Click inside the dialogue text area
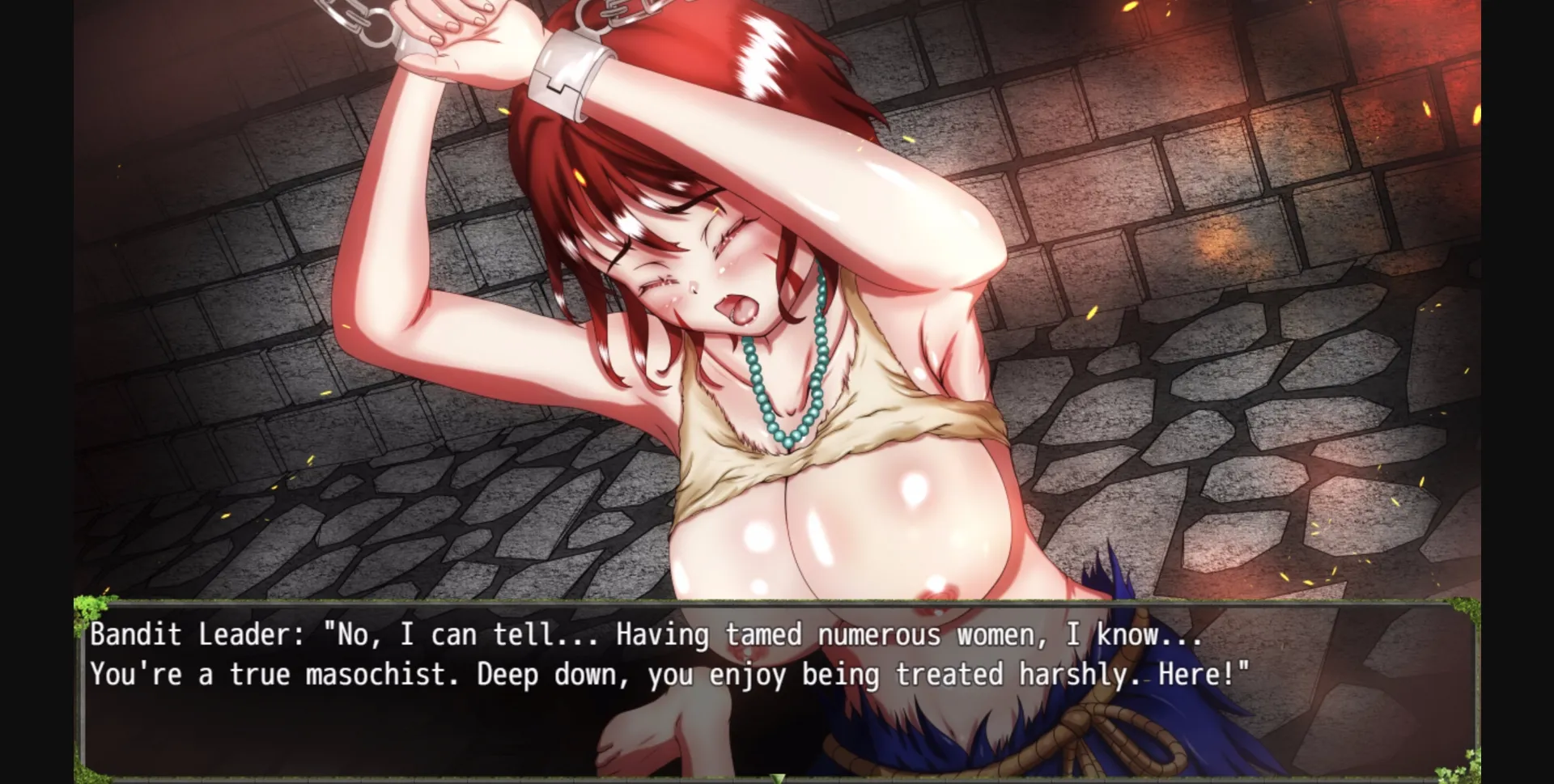This screenshot has height=784, width=1554. pyautogui.click(x=728, y=655)
